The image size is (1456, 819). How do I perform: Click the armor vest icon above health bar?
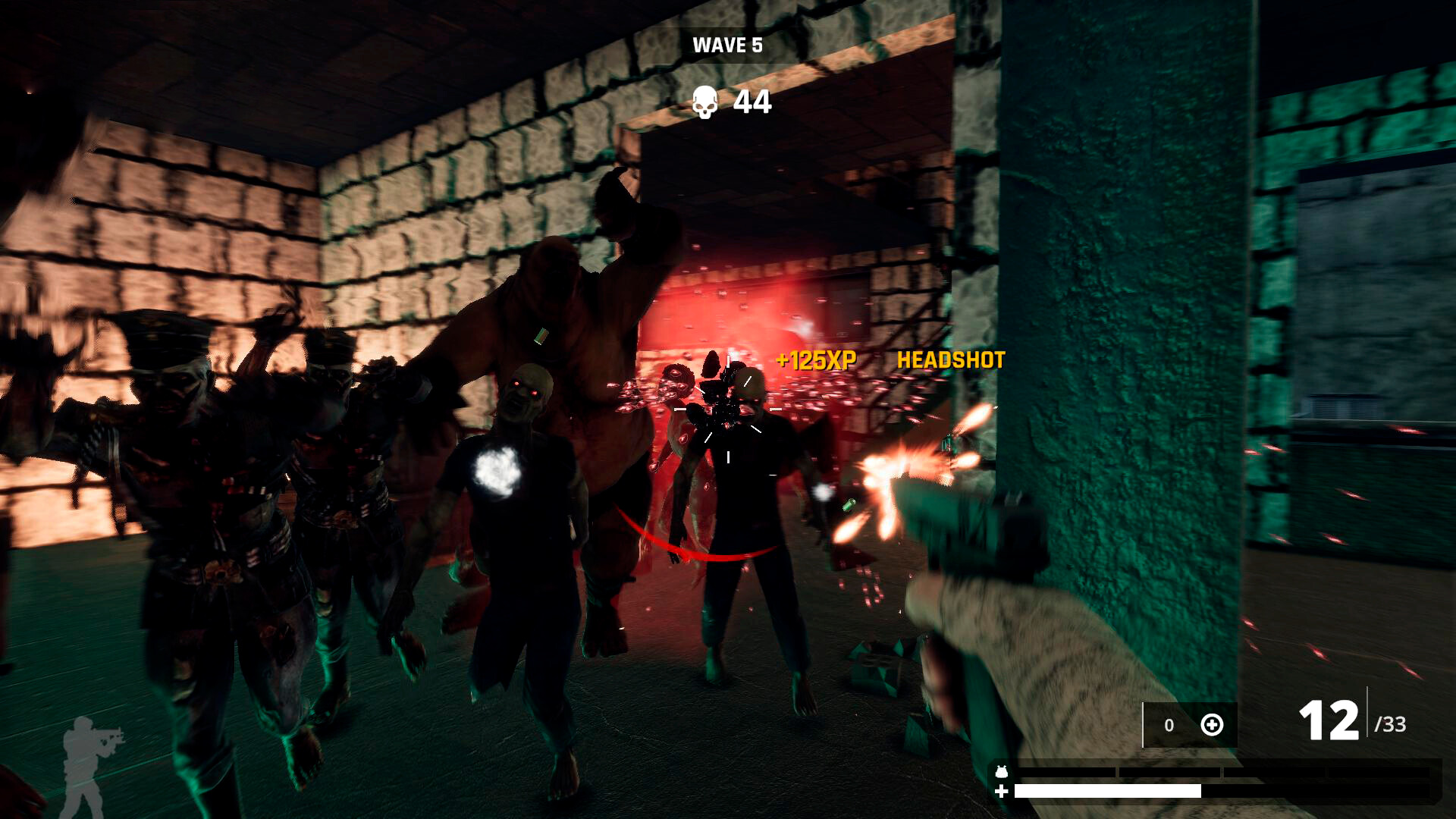coord(1001,772)
